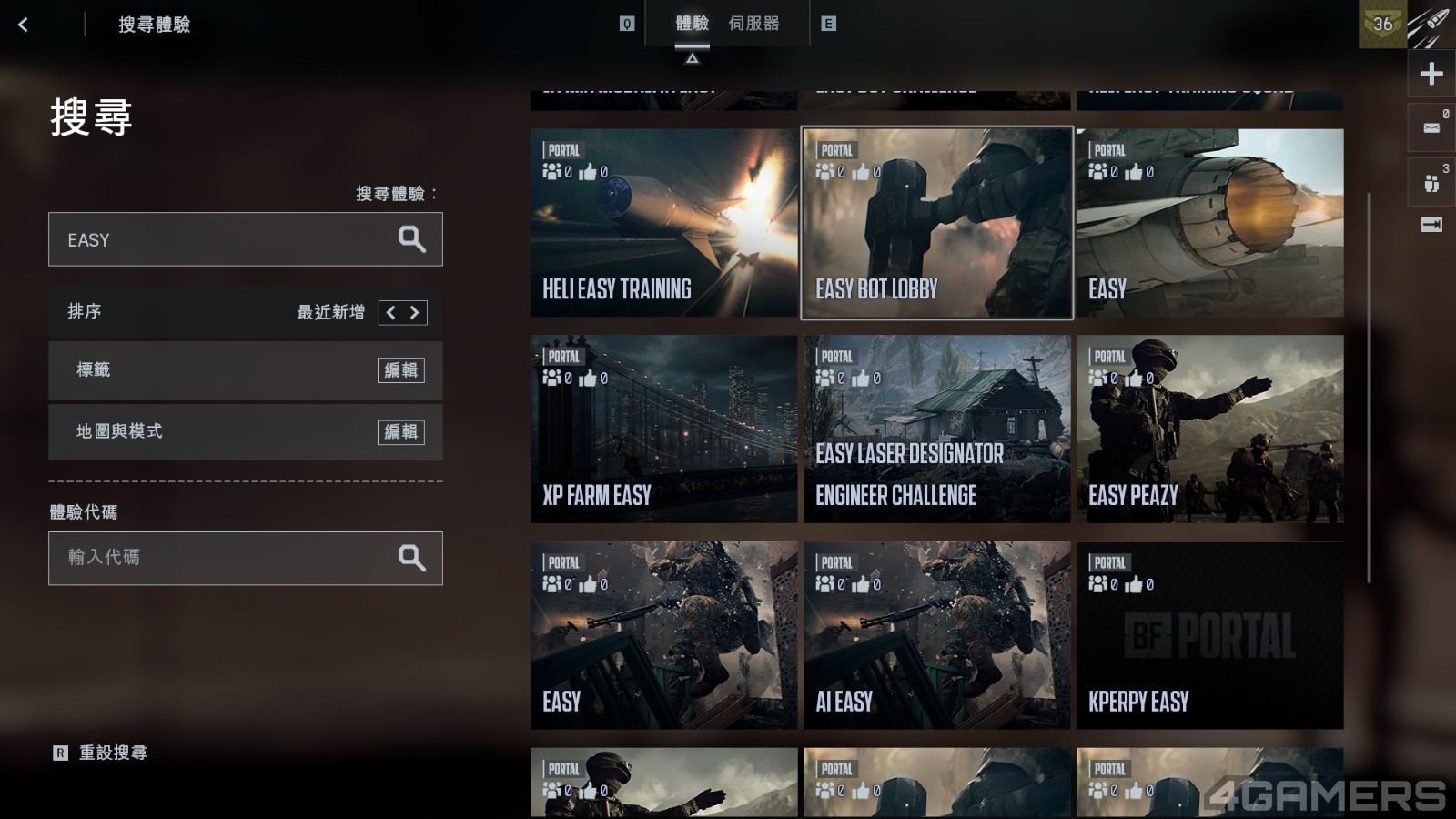Edit the 地圖與模式 filter
1456x819 pixels.
pyautogui.click(x=400, y=432)
